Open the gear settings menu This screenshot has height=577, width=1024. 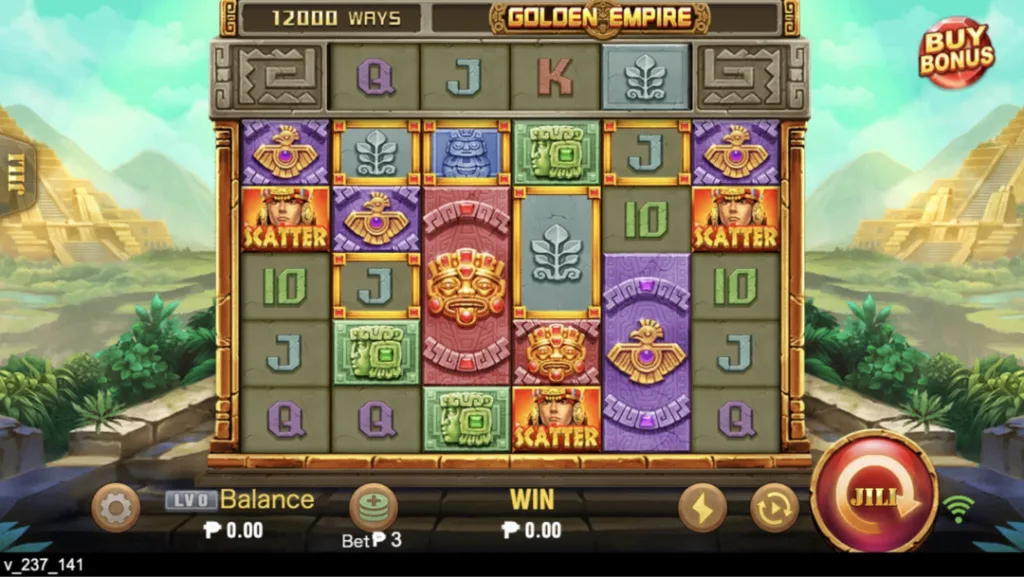click(115, 509)
